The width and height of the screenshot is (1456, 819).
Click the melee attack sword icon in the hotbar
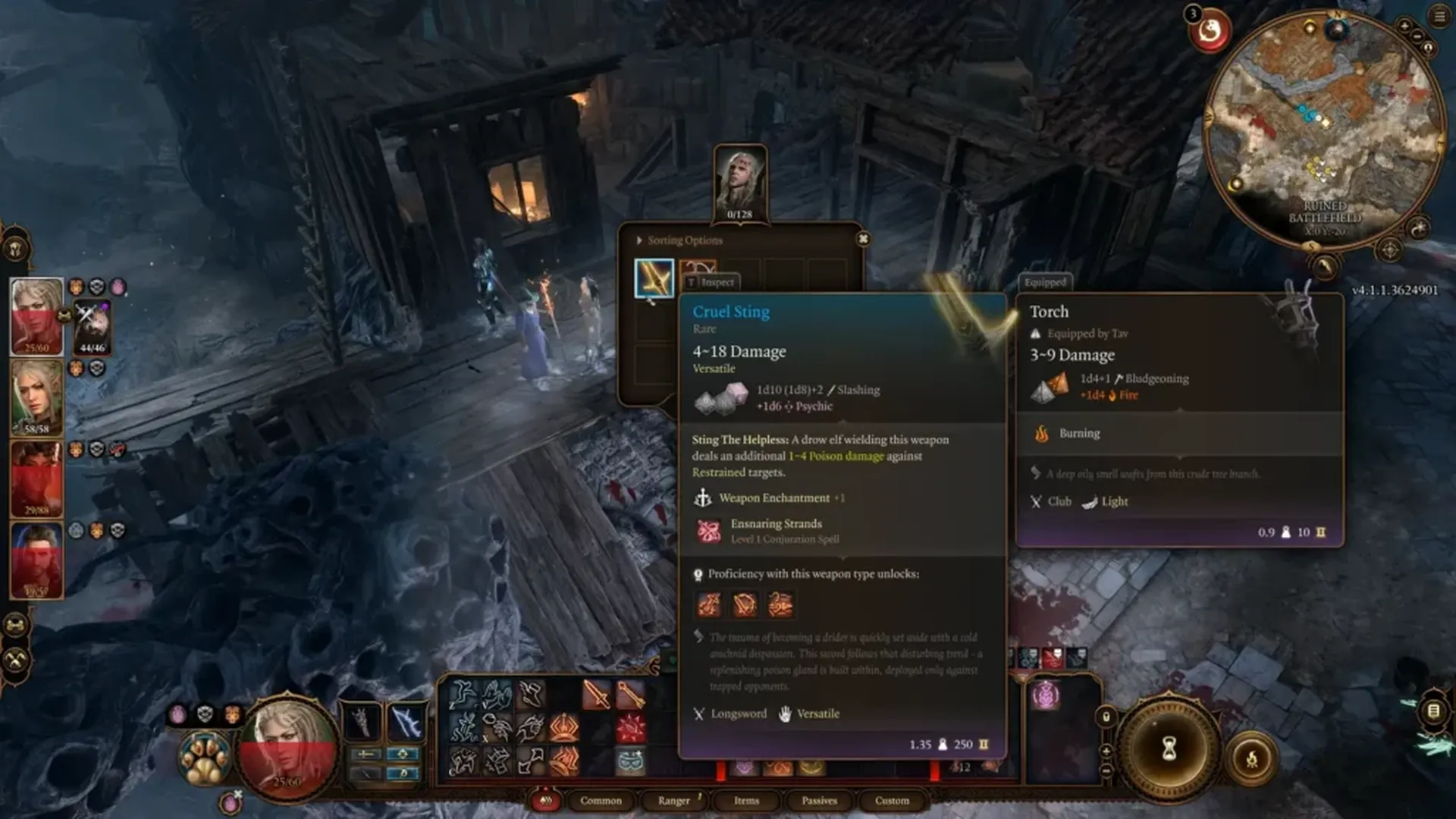(x=596, y=694)
